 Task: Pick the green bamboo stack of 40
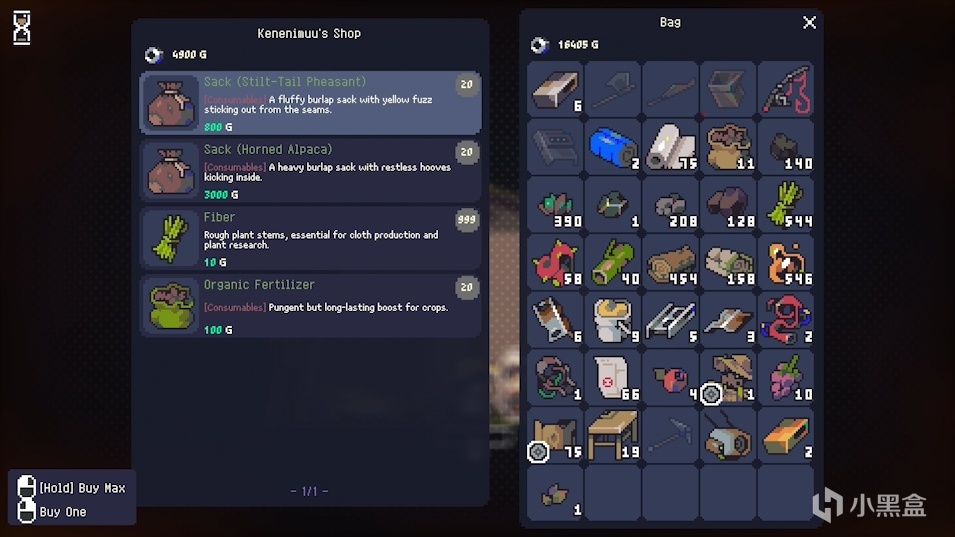point(613,263)
